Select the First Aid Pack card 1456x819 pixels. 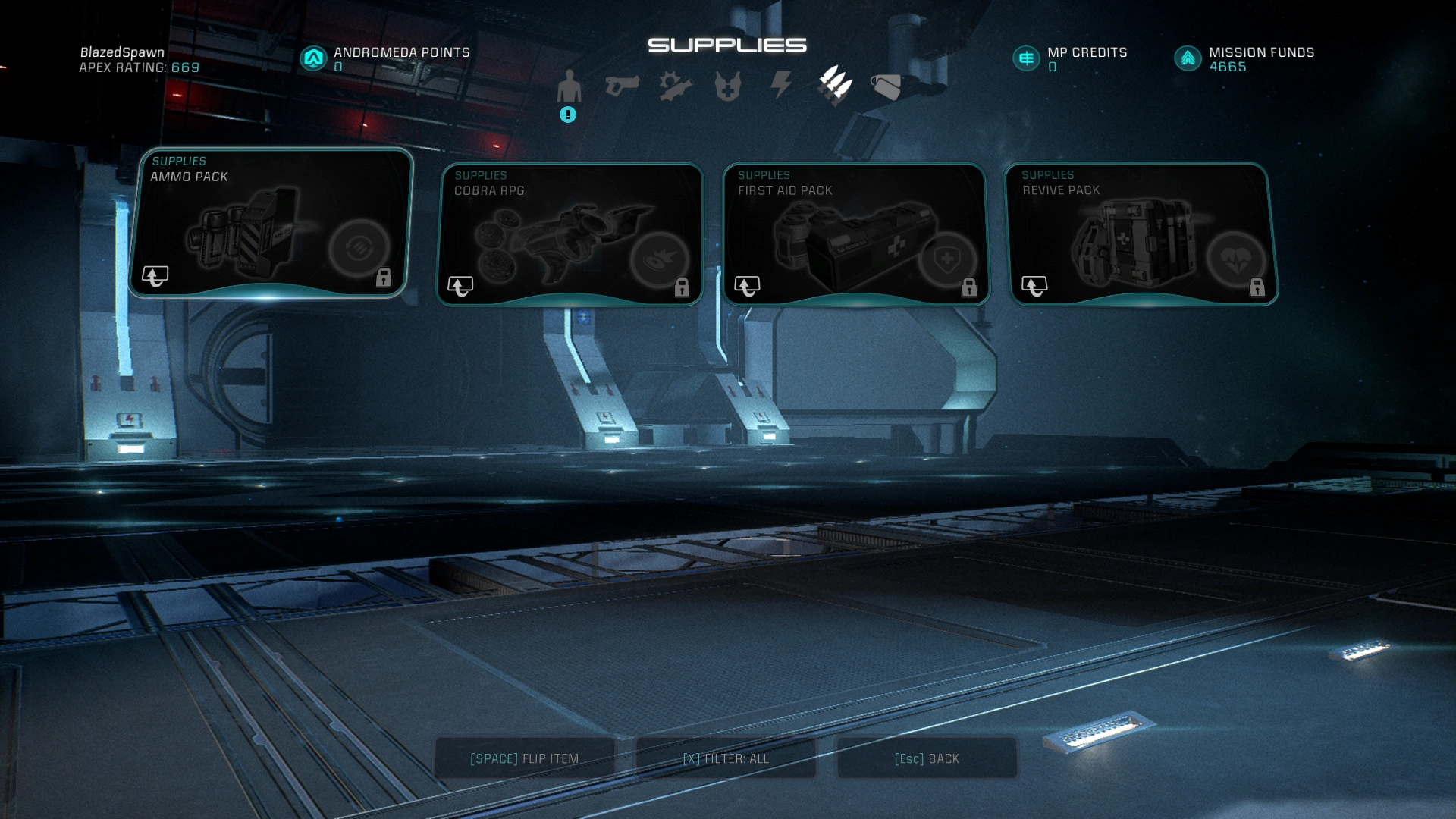click(855, 234)
